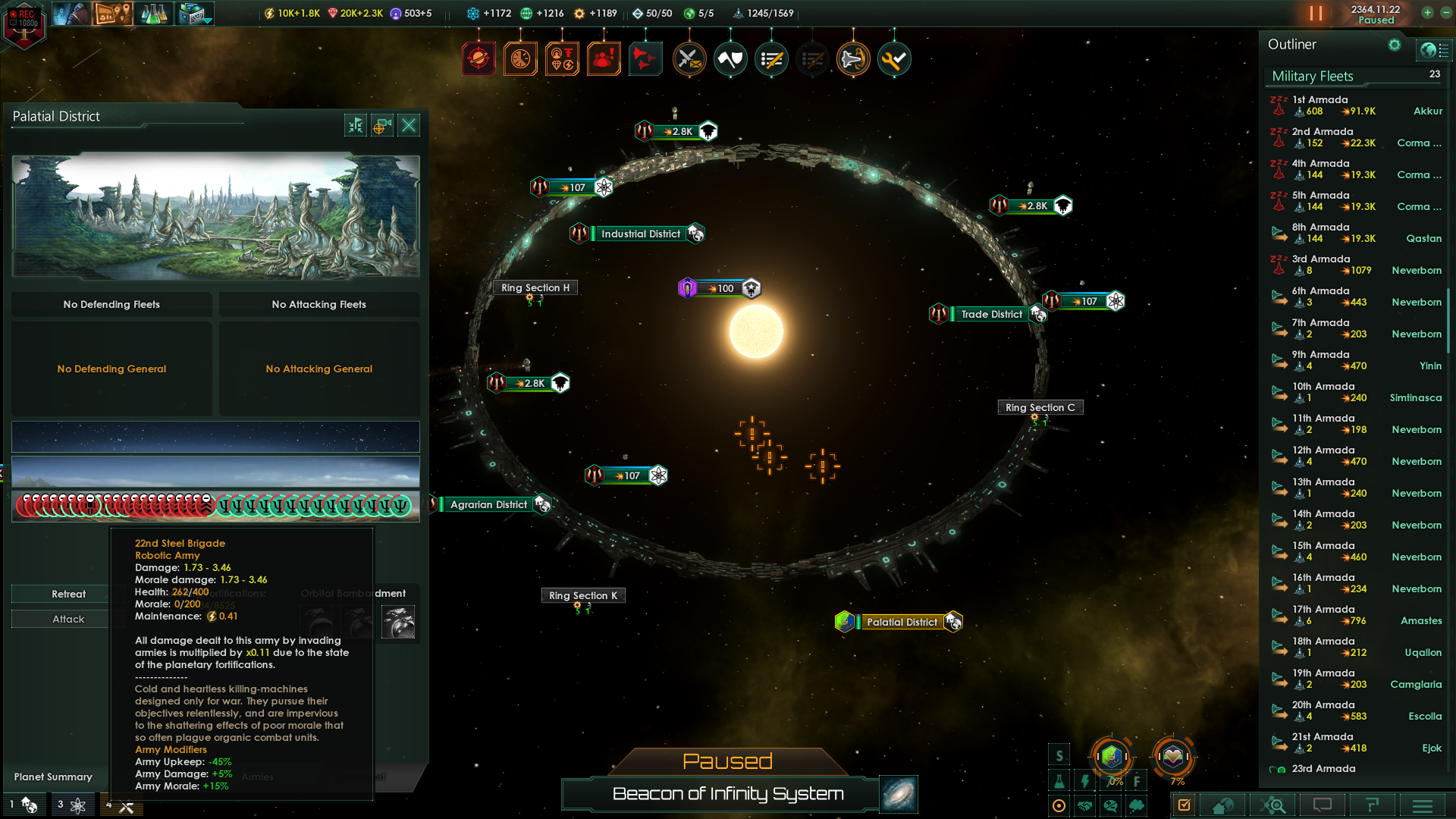The image size is (1456, 819).
Task: Select the Ring Section C marker
Action: tap(1040, 407)
